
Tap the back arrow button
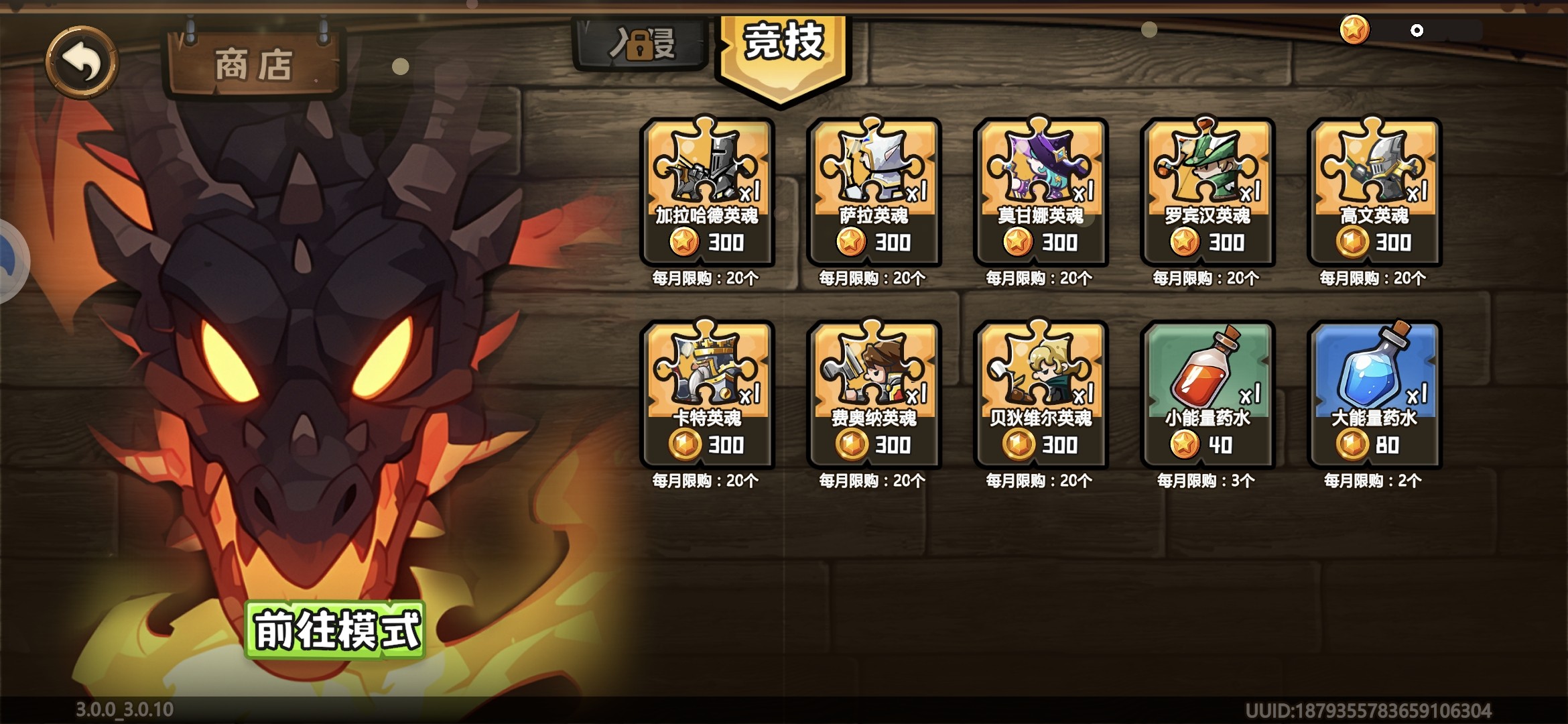coord(80,62)
